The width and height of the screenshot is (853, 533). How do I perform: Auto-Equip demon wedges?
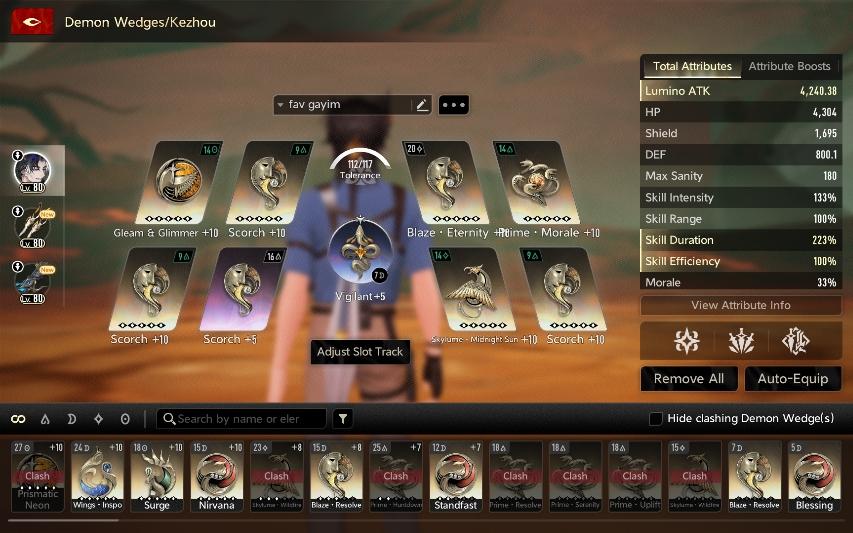tap(793, 379)
